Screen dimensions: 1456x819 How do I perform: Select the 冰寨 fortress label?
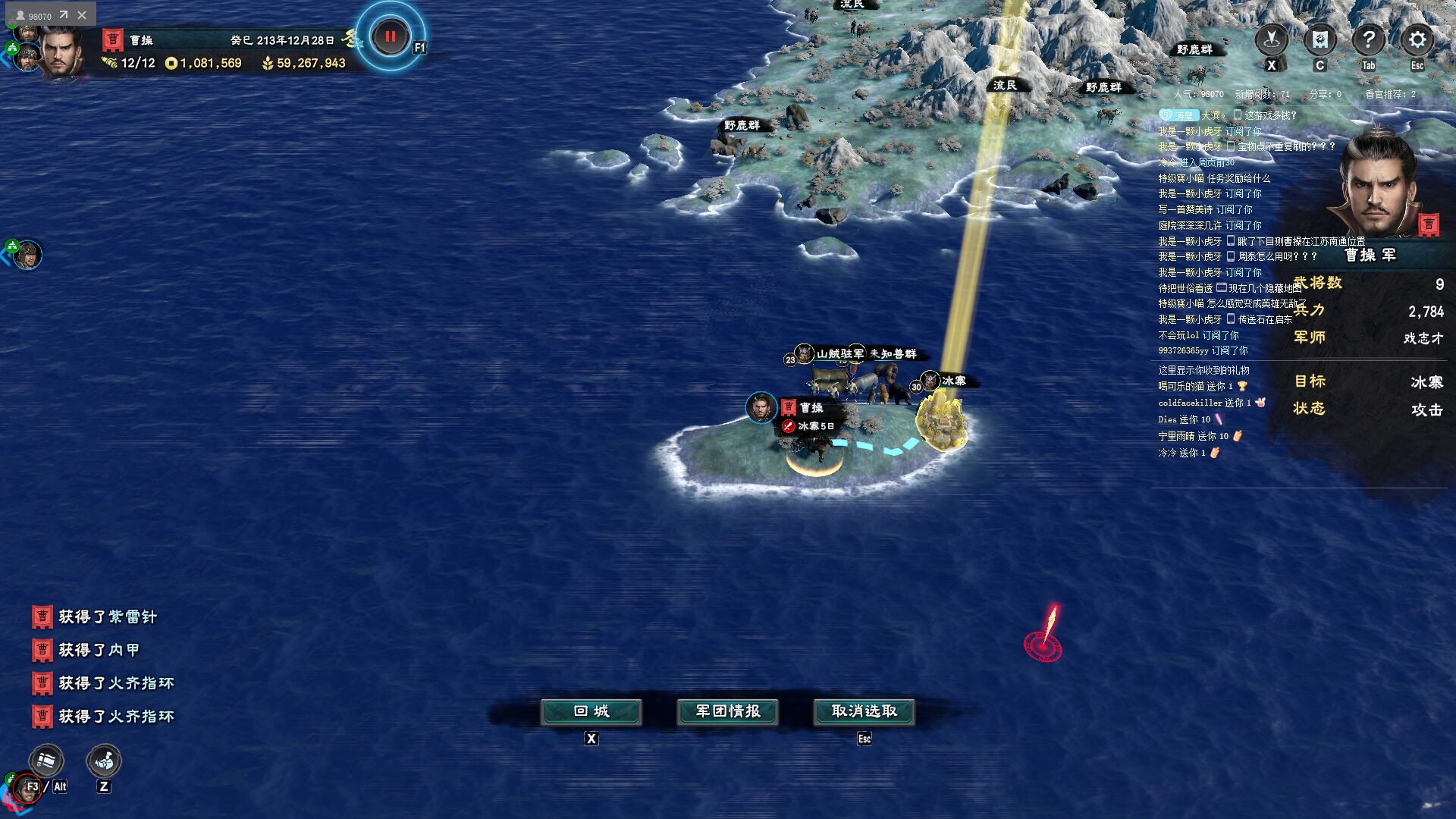[953, 381]
